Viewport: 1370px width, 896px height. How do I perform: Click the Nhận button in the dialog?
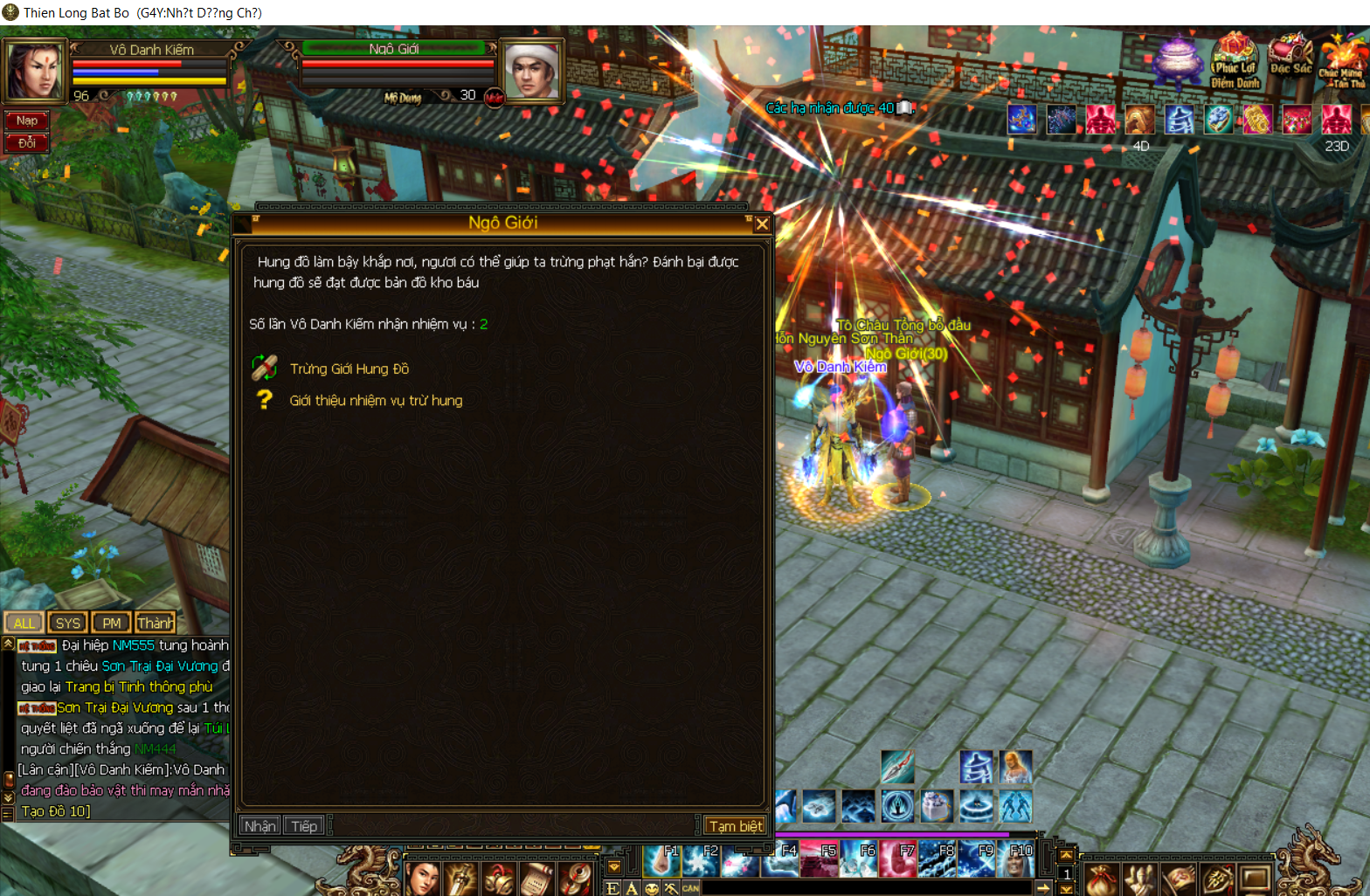[x=259, y=825]
